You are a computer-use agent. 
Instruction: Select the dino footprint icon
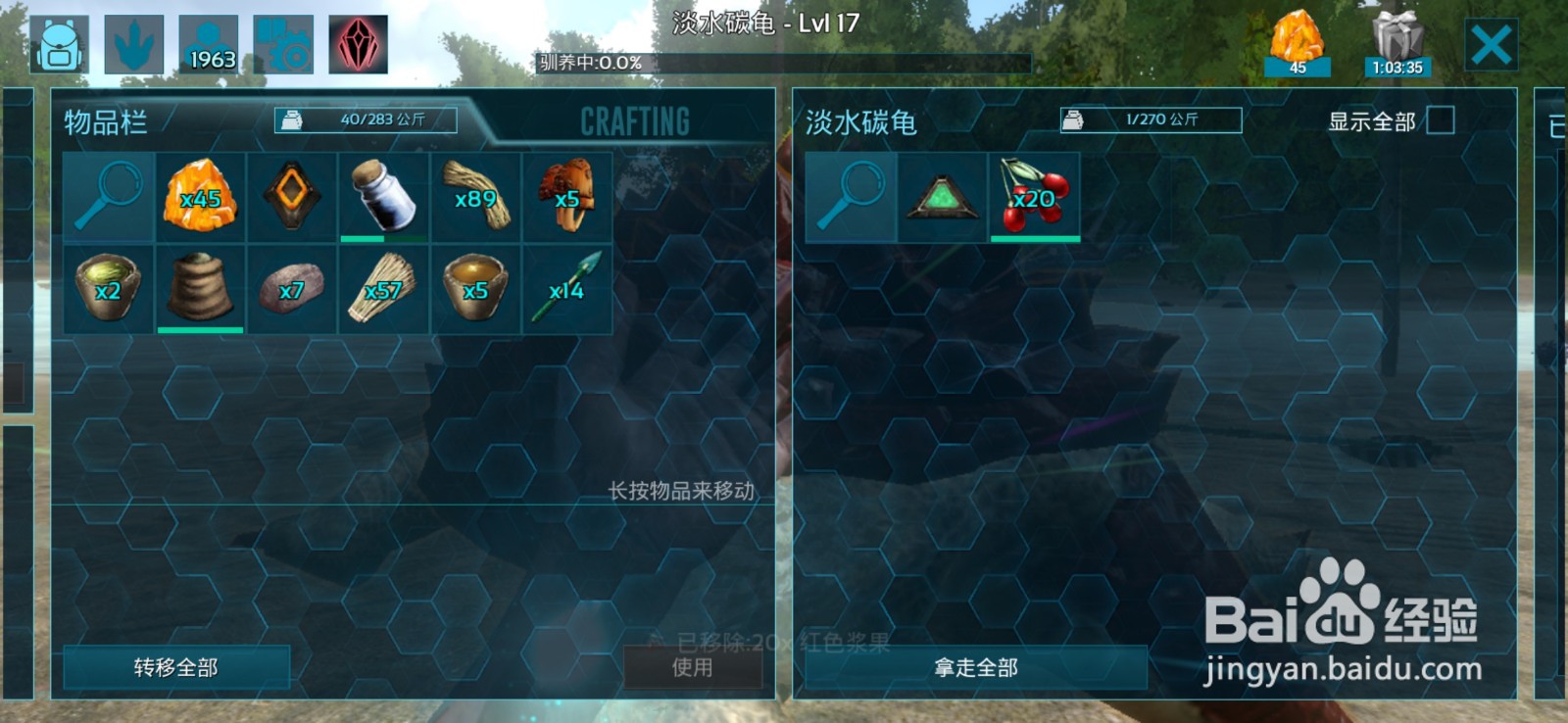133,41
